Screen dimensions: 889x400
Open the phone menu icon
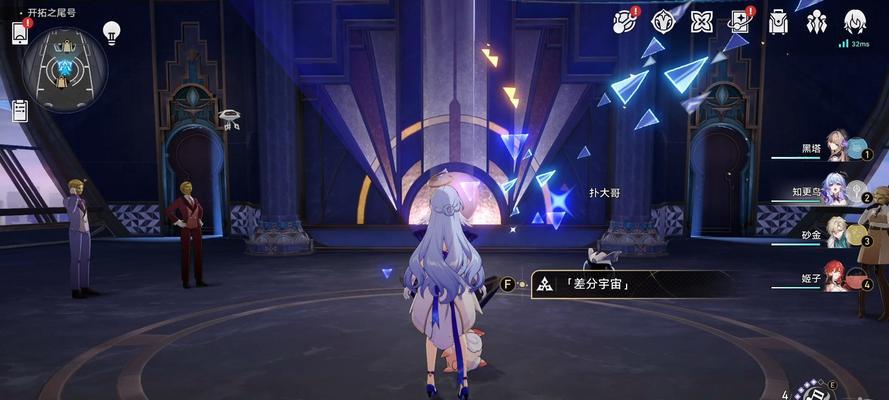click(19, 32)
